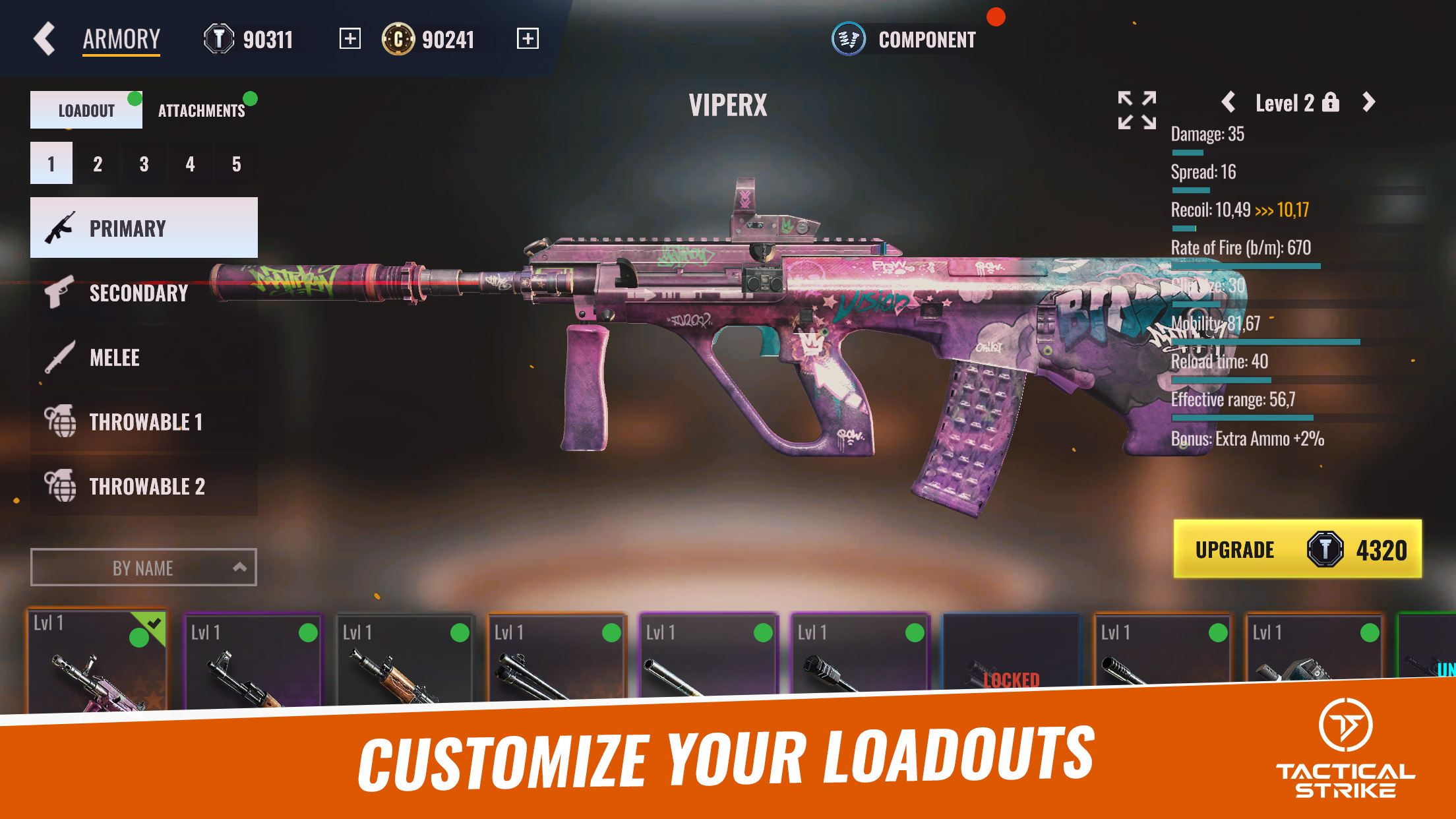Screen dimensions: 1456x819
Task: Click the lock icon next to Level 2
Action: (1331, 102)
